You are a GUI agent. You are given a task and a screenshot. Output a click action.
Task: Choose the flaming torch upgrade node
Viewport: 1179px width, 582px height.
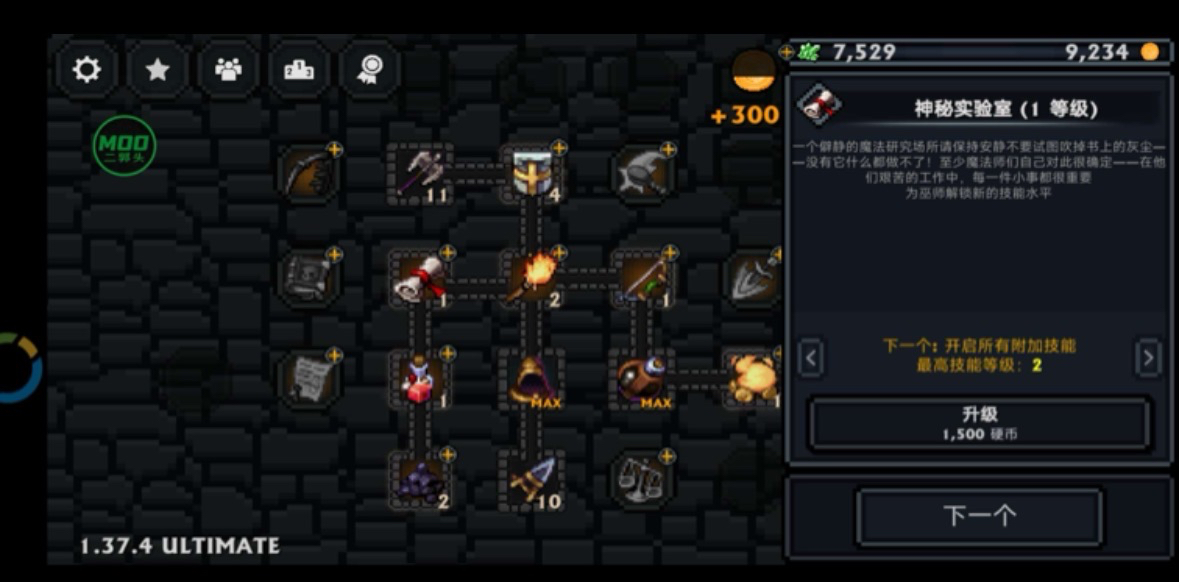tap(530, 278)
